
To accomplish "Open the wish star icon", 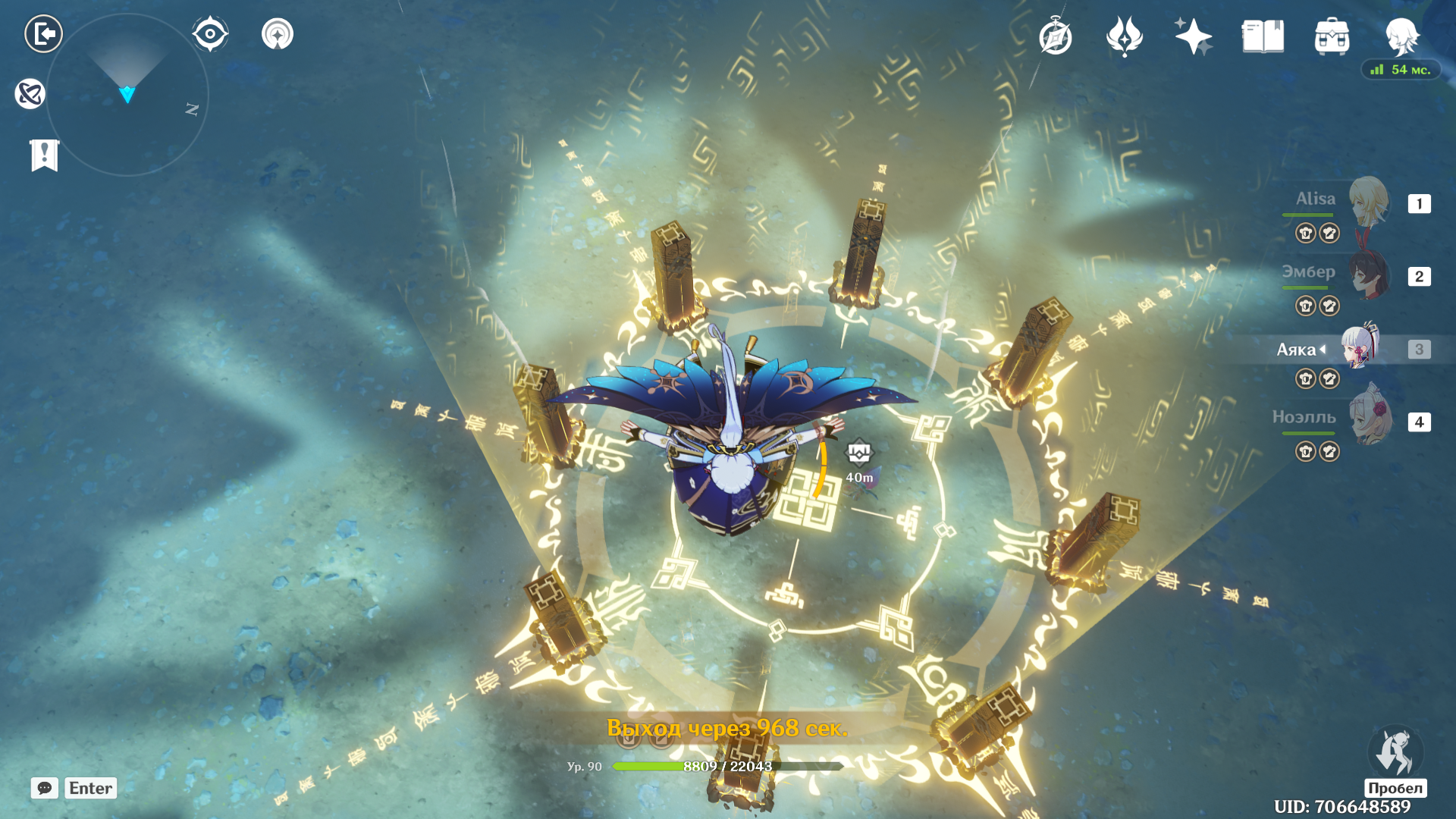I will 1193,36.
